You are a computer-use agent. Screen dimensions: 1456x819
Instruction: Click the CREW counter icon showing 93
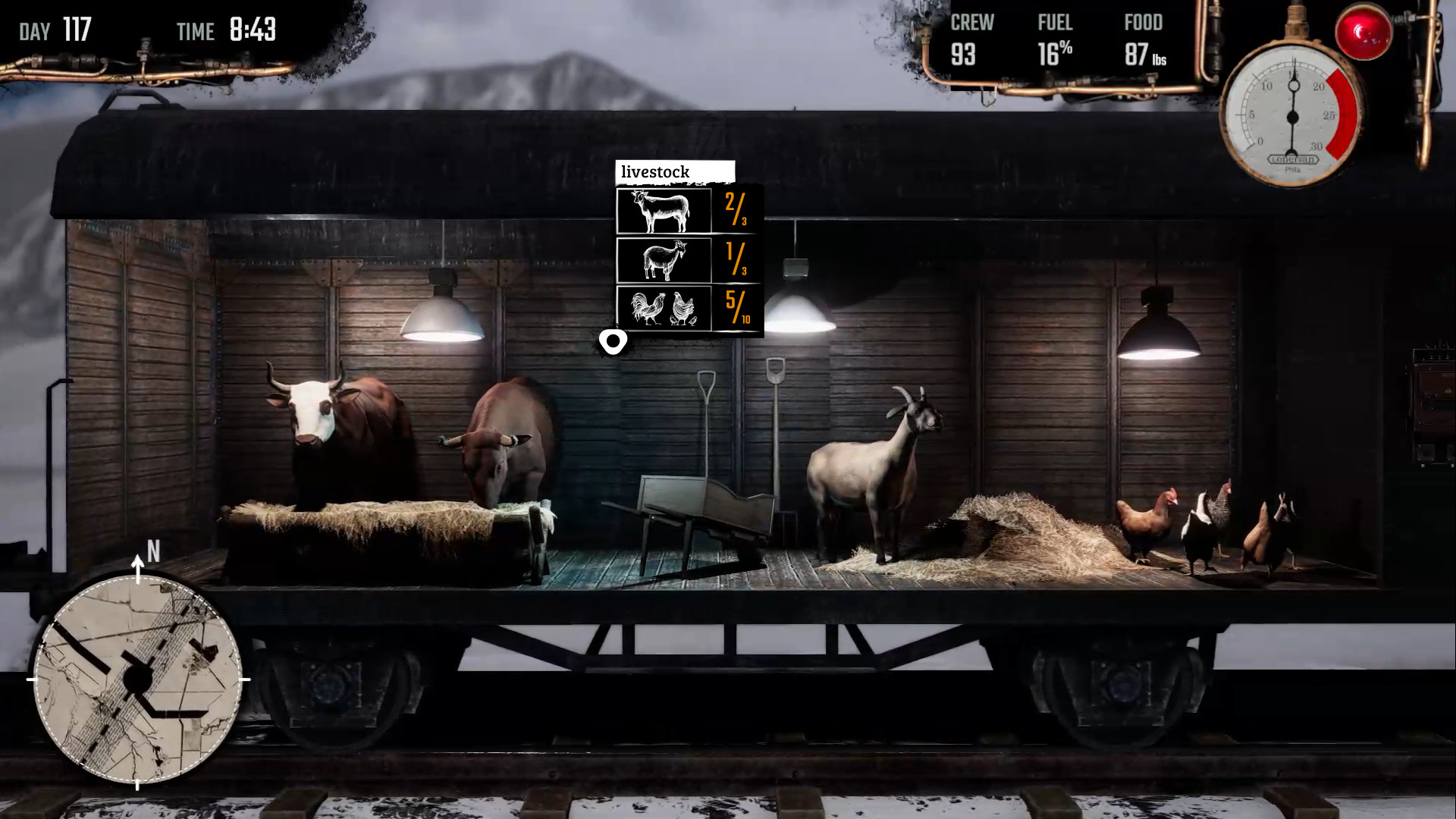click(x=971, y=36)
